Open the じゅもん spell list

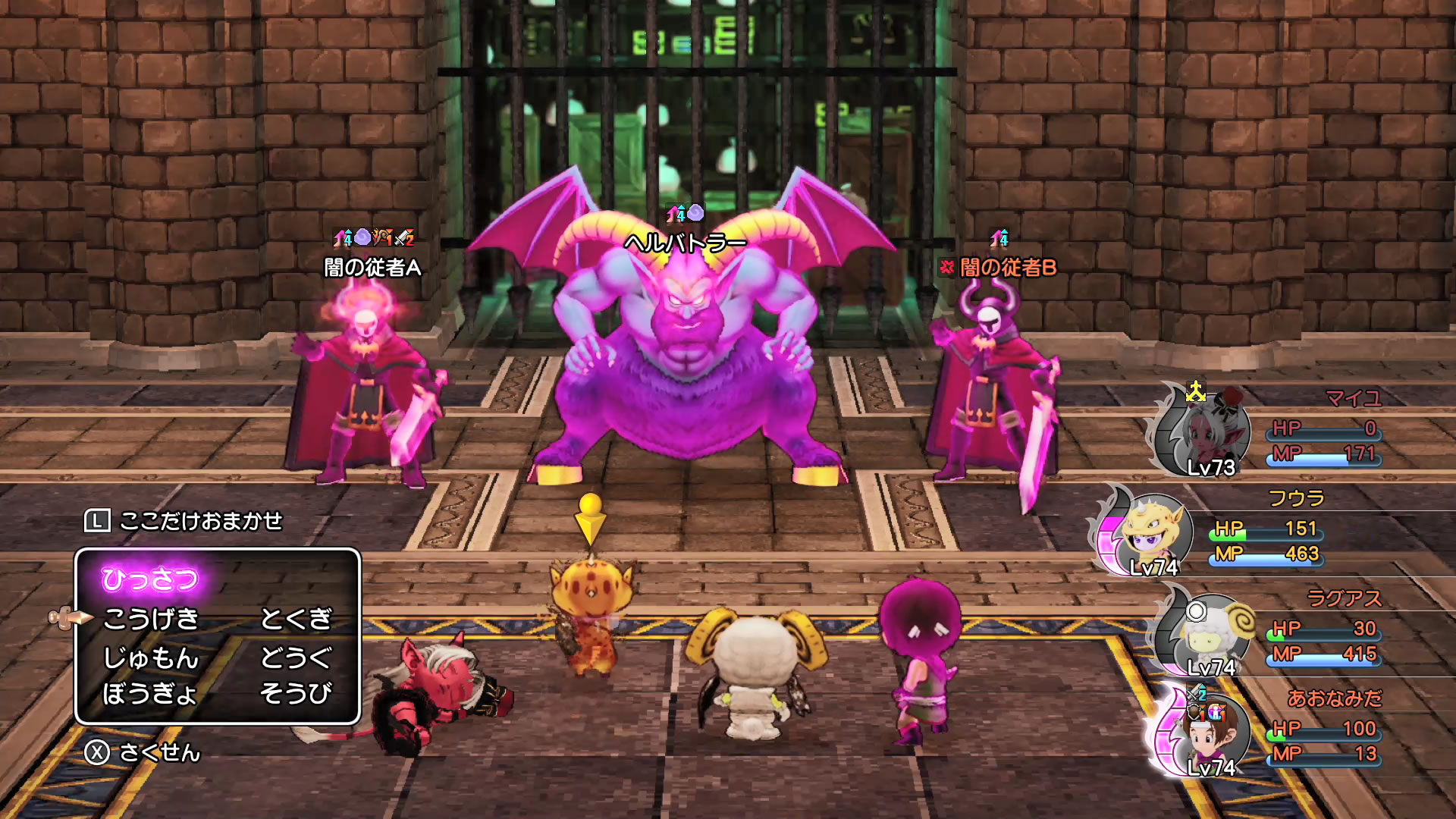[150, 657]
